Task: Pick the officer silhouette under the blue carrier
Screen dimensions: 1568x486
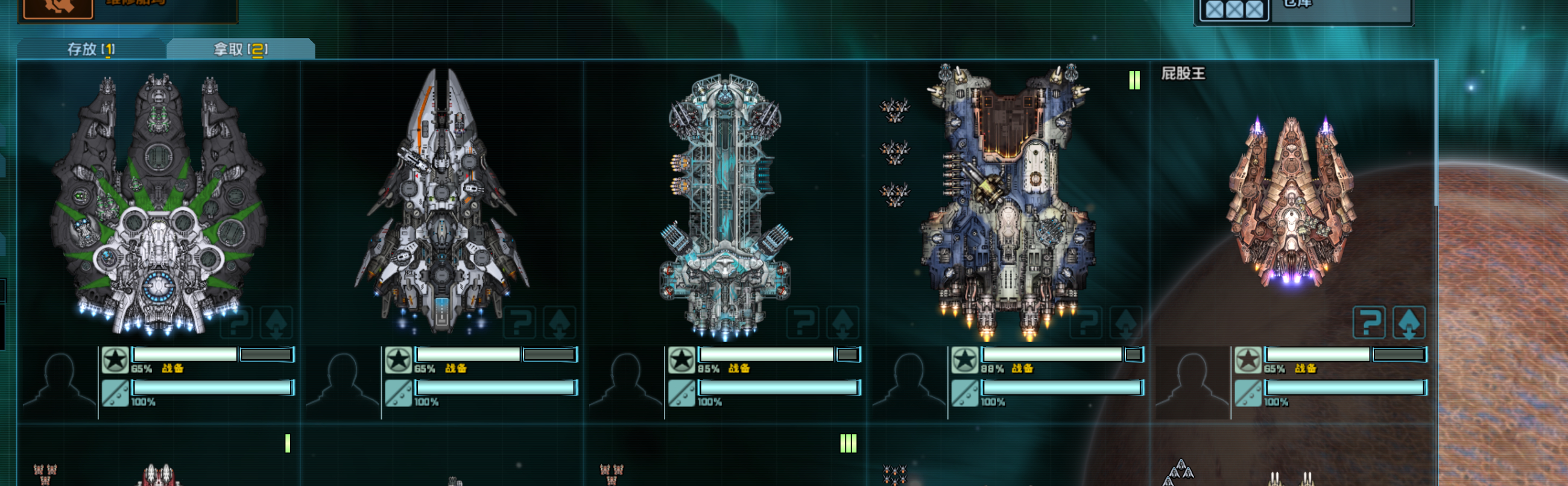Action: point(909,382)
